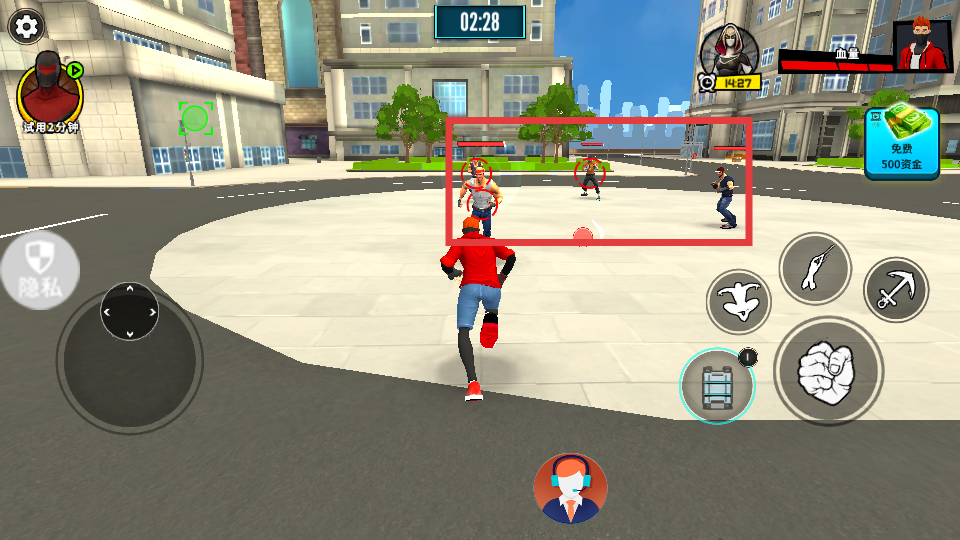Open the vehicle summon button
The width and height of the screenshot is (960, 540).
pos(717,386)
